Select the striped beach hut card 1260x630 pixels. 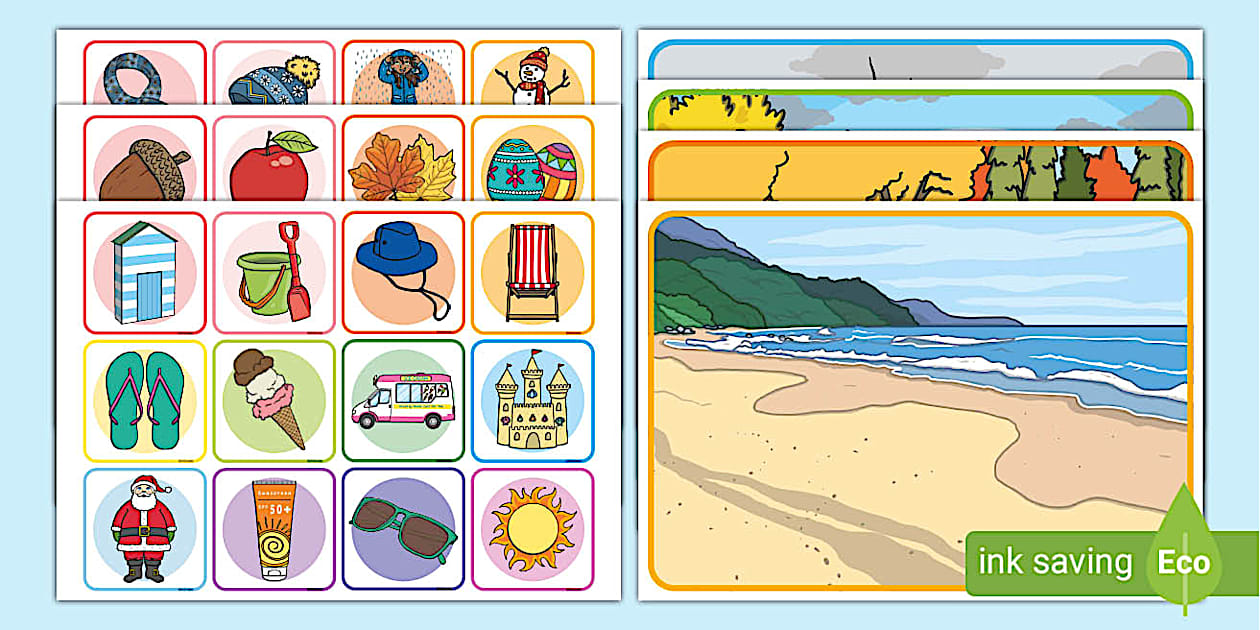[x=145, y=272]
